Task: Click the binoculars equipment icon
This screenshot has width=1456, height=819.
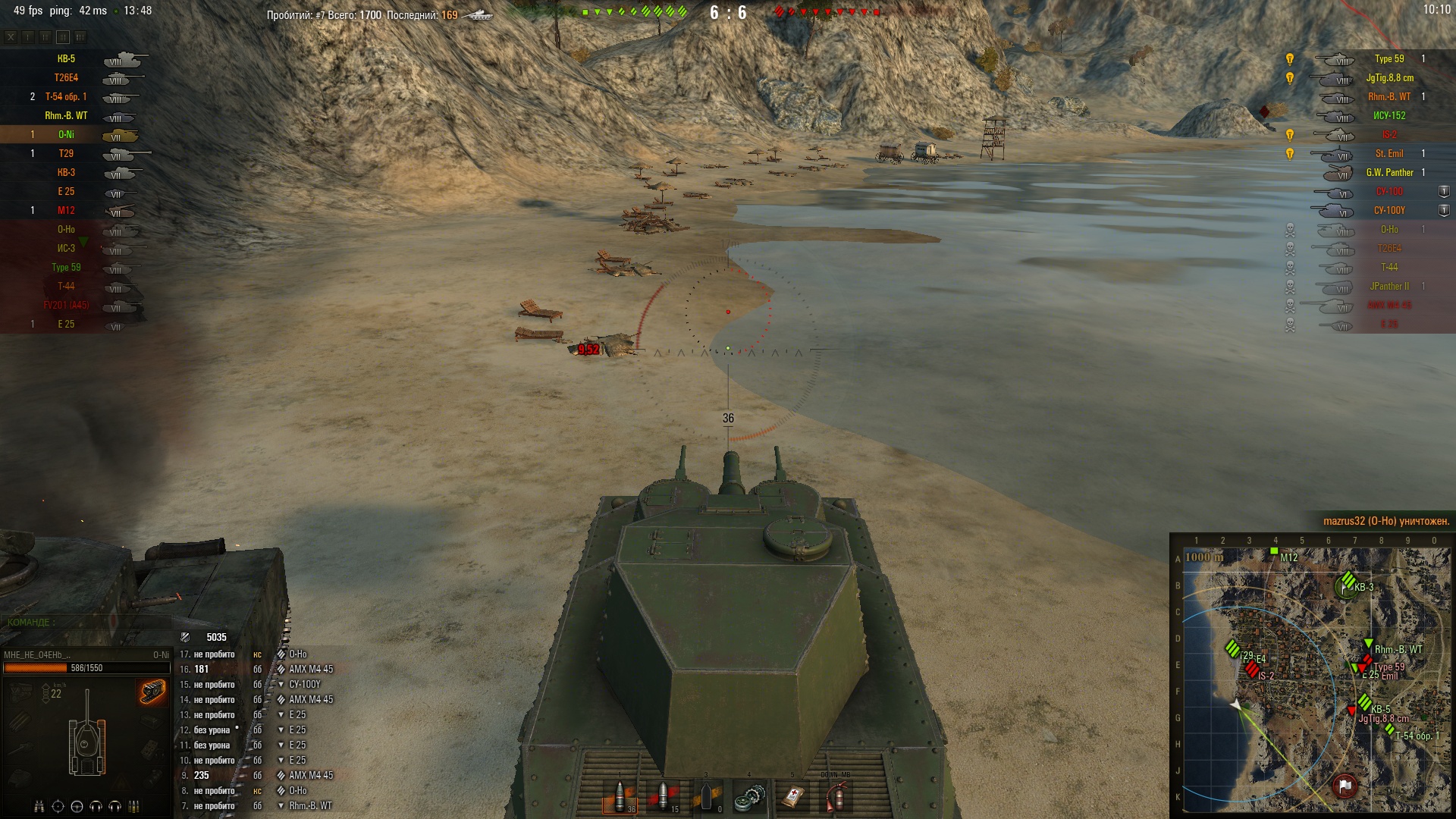Action: [x=39, y=806]
